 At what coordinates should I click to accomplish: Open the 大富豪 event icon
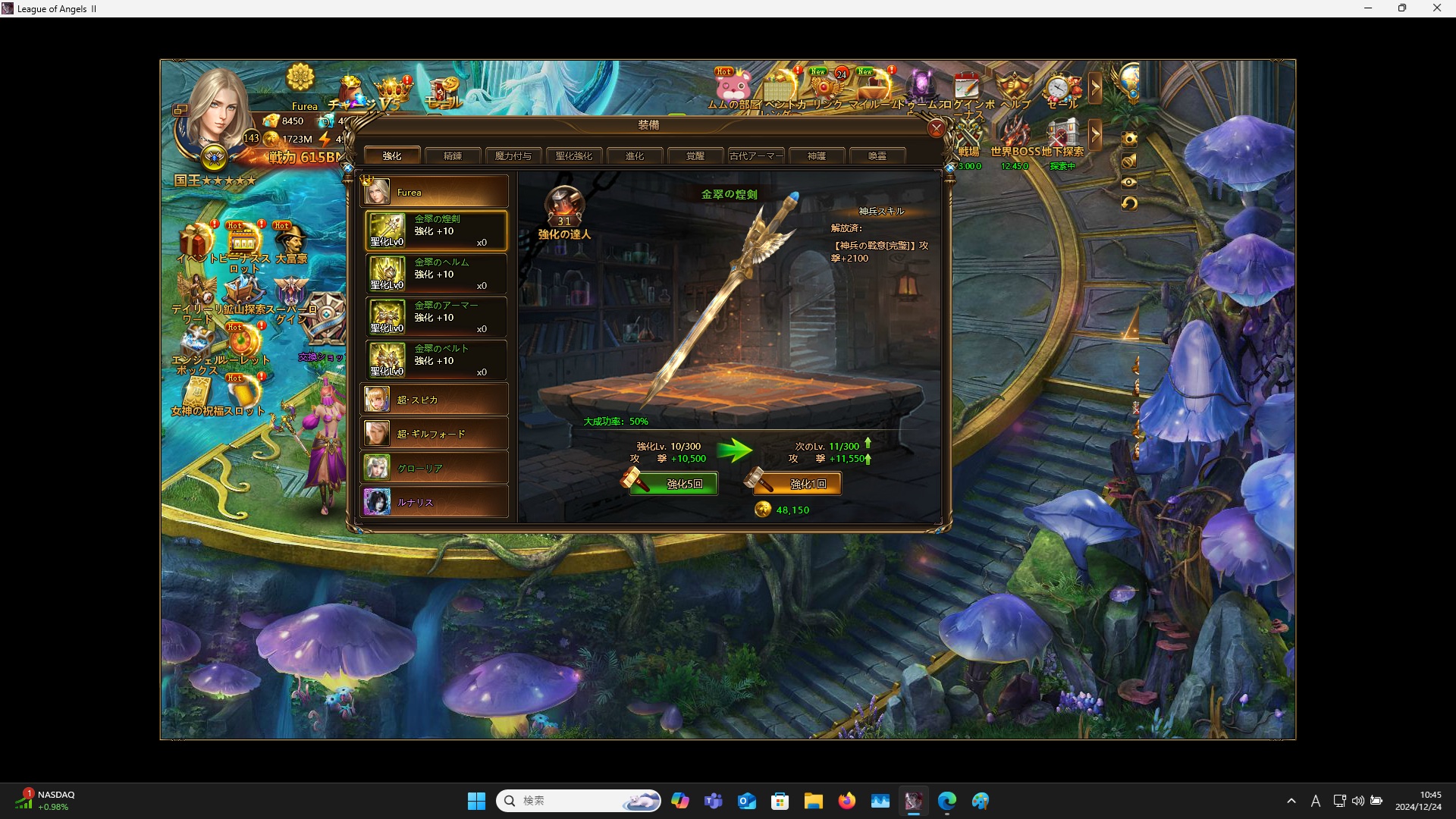click(290, 243)
